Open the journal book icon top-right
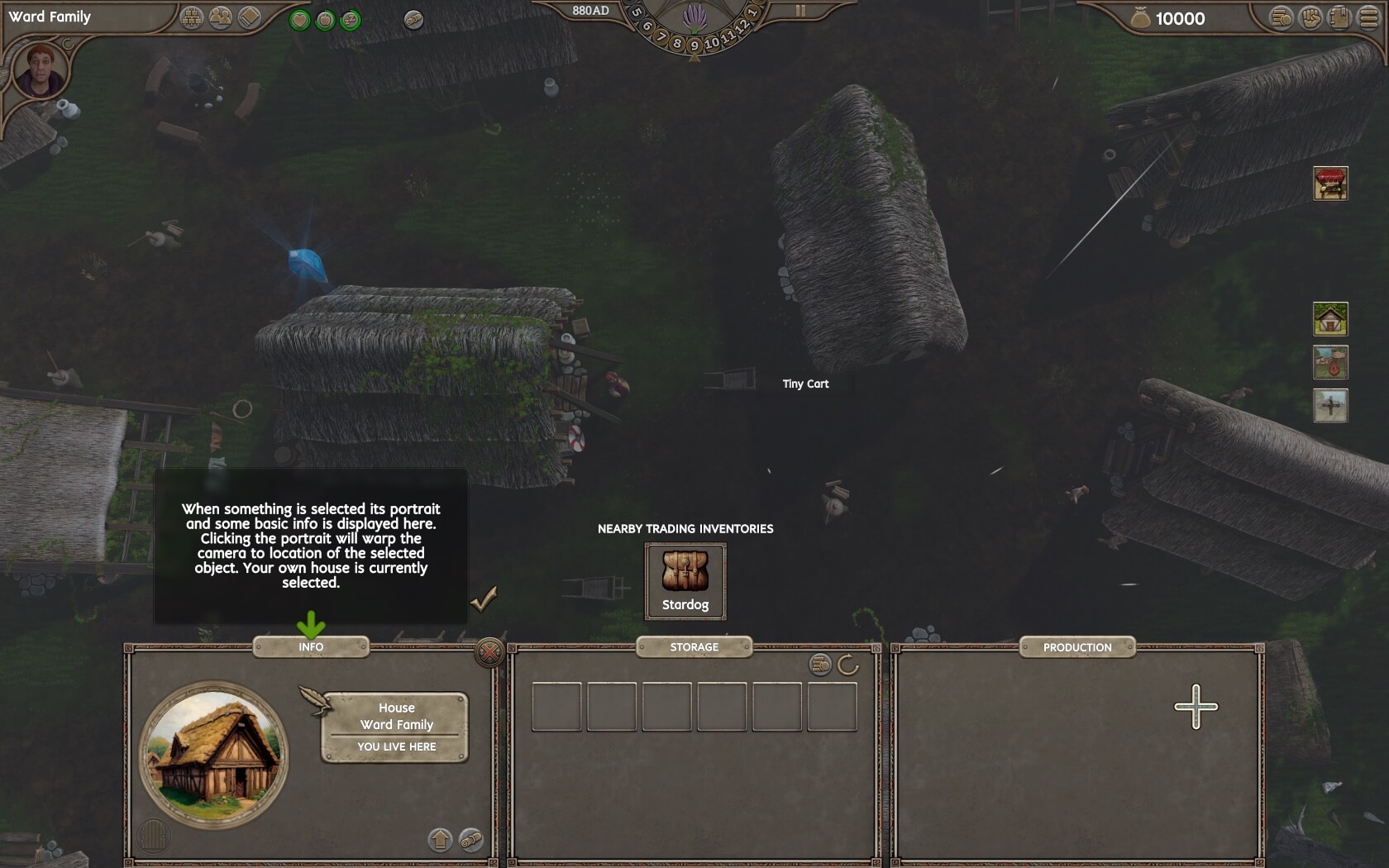This screenshot has height=868, width=1389. (1339, 18)
